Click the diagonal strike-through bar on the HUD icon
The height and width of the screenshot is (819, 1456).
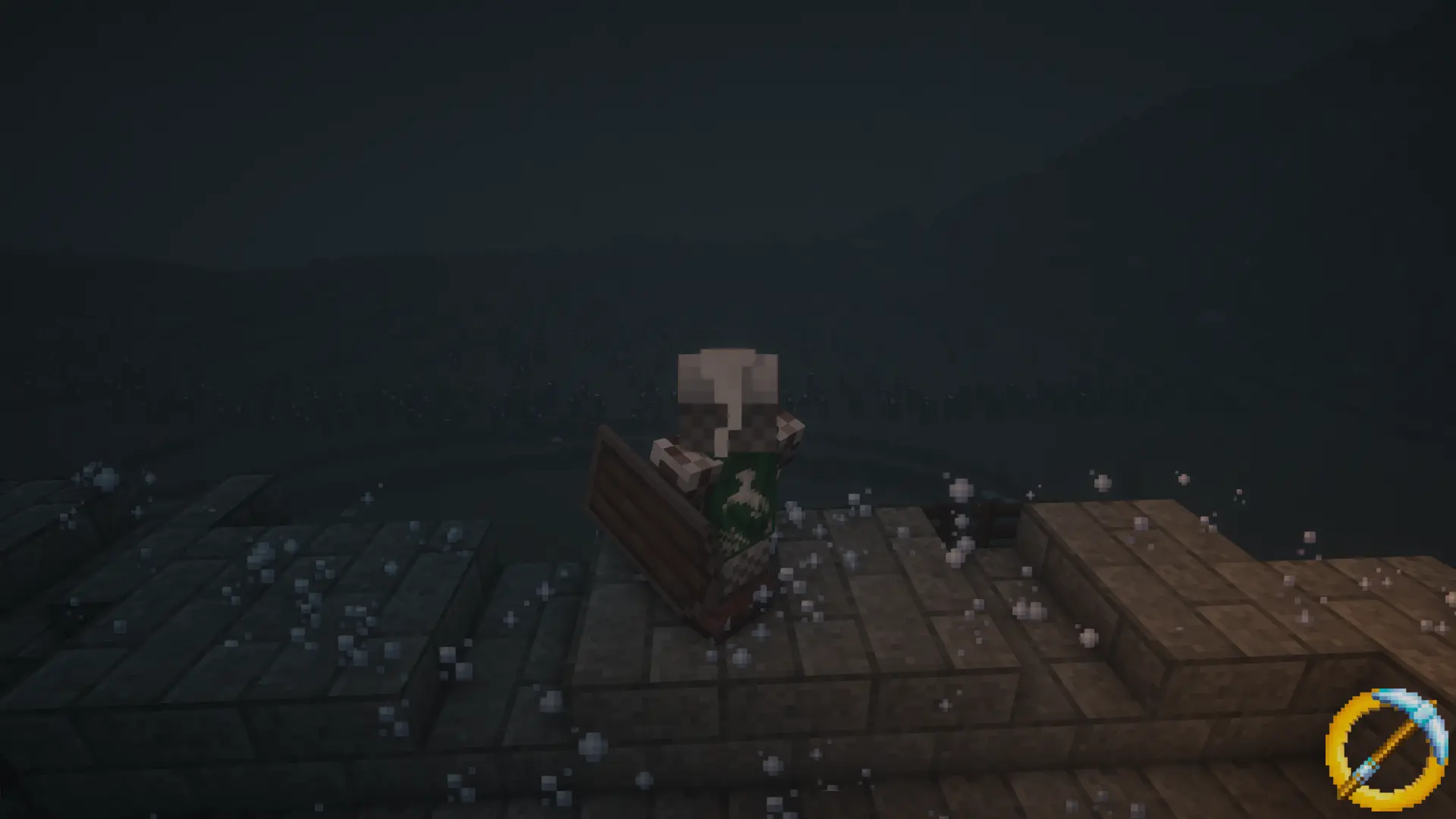point(1389,745)
